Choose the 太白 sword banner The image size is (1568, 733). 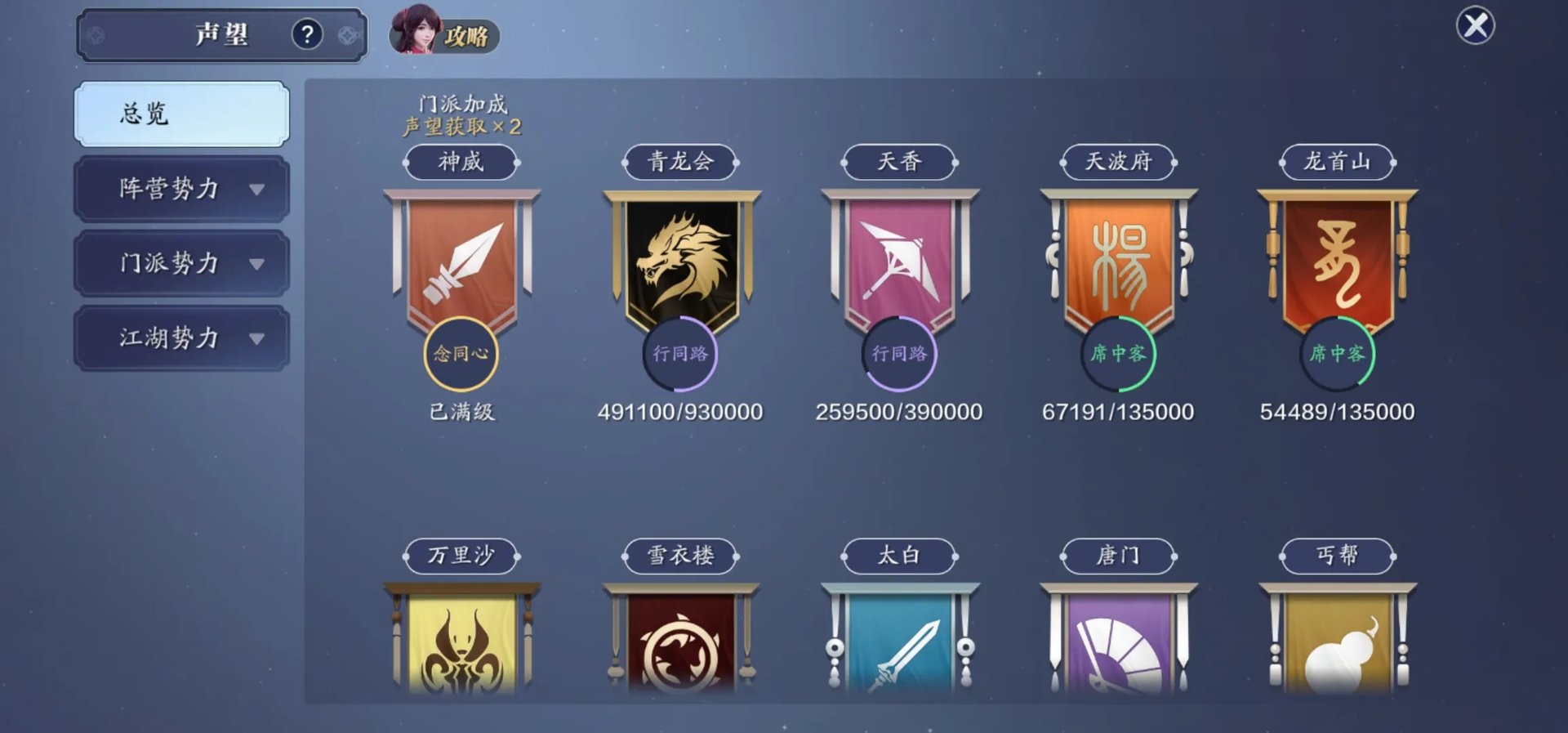pyautogui.click(x=899, y=641)
